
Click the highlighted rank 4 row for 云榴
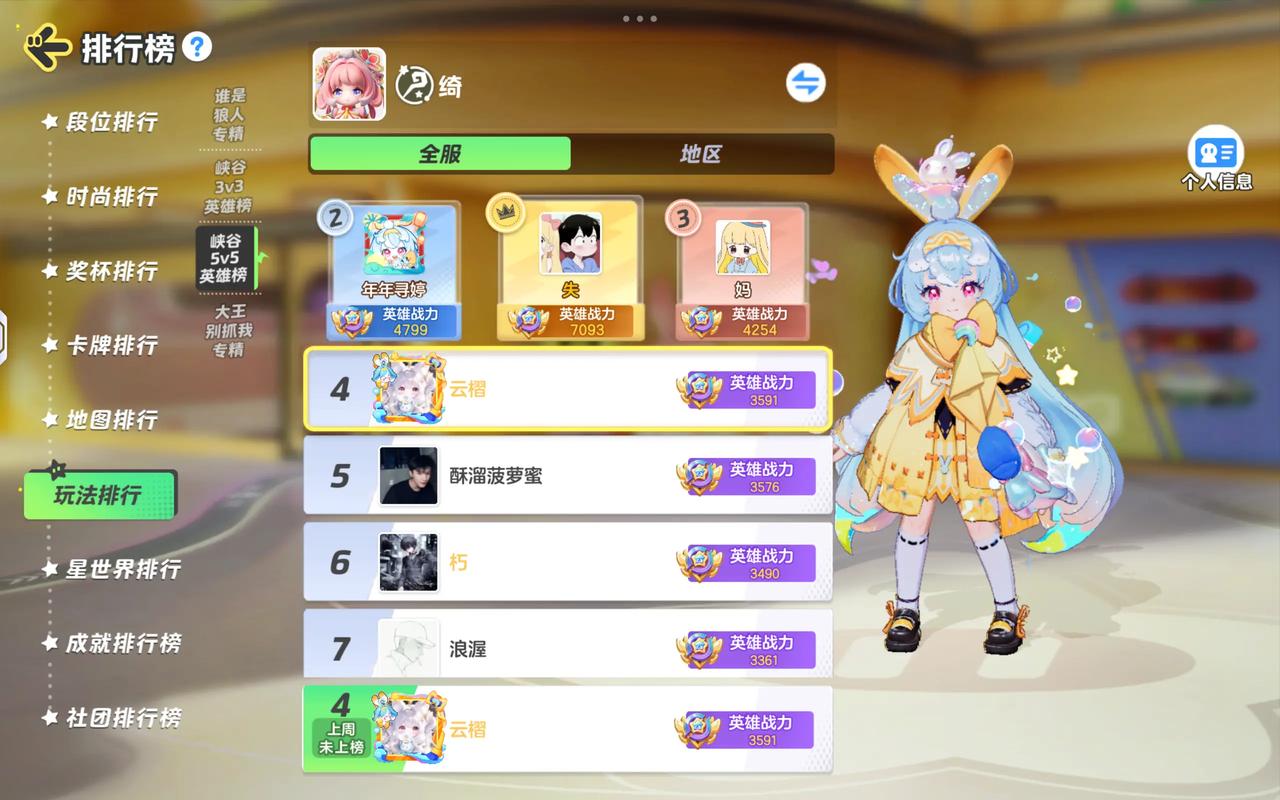(568, 389)
